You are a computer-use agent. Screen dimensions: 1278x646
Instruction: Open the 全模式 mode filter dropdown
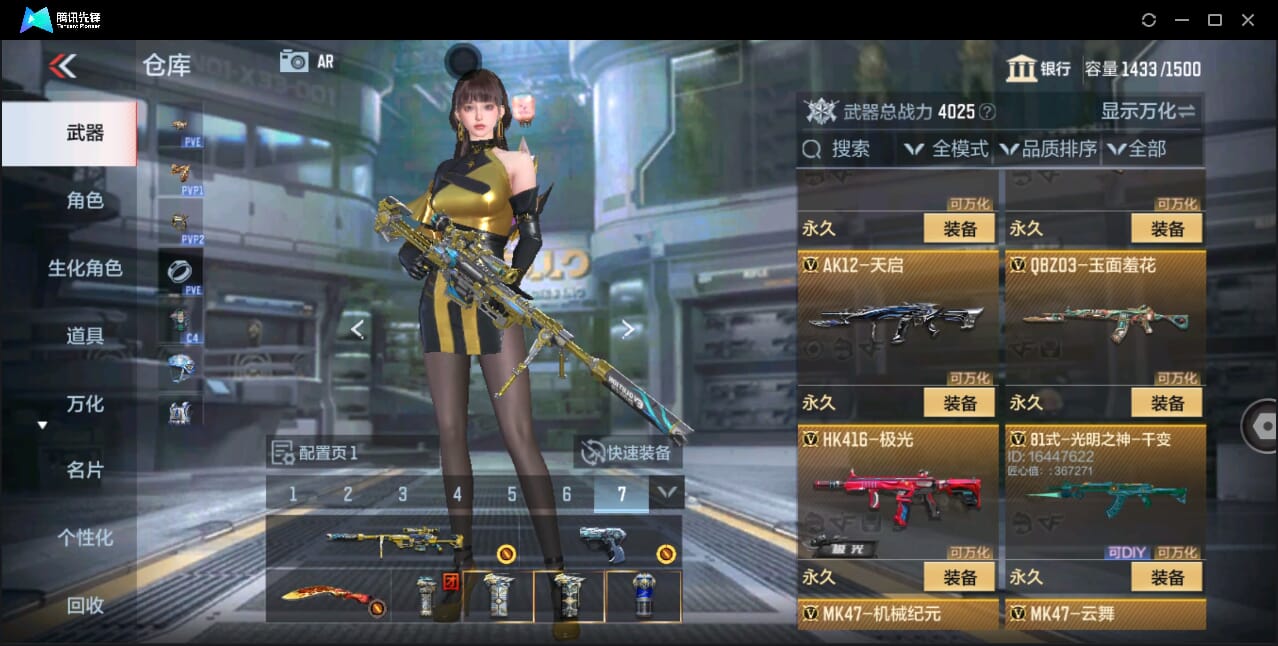946,149
